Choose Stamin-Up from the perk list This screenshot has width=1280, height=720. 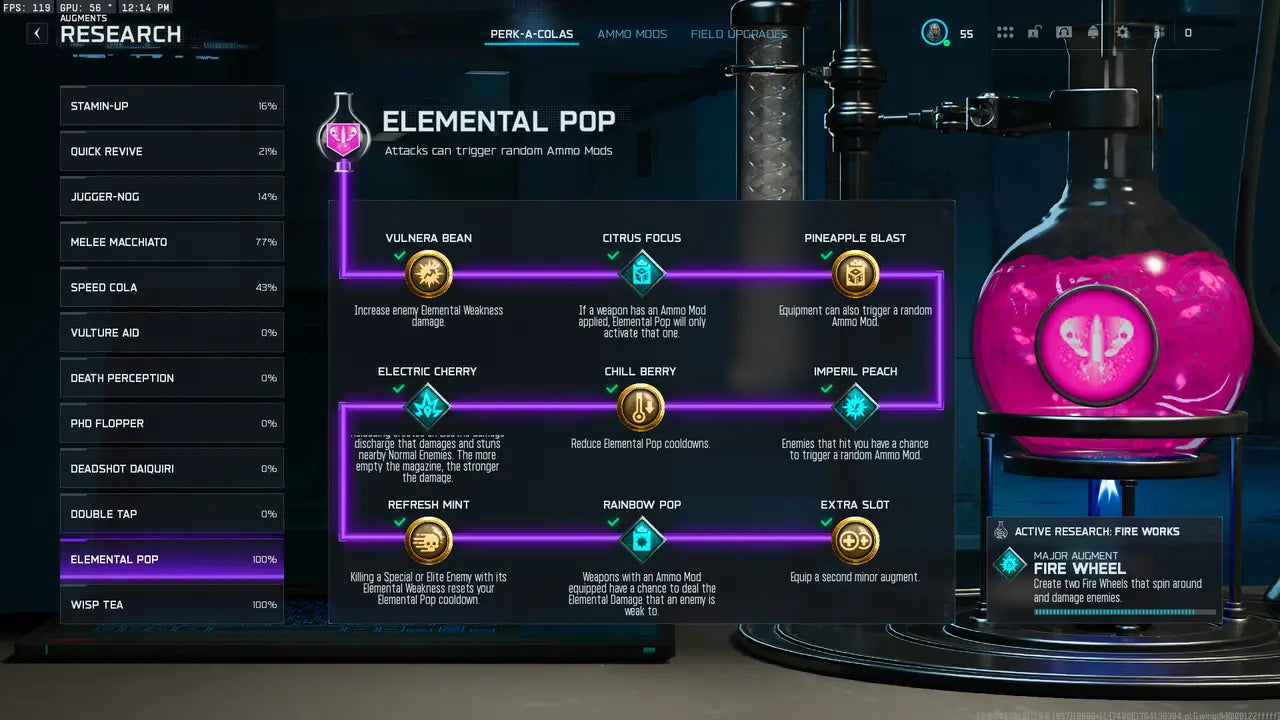(x=171, y=106)
